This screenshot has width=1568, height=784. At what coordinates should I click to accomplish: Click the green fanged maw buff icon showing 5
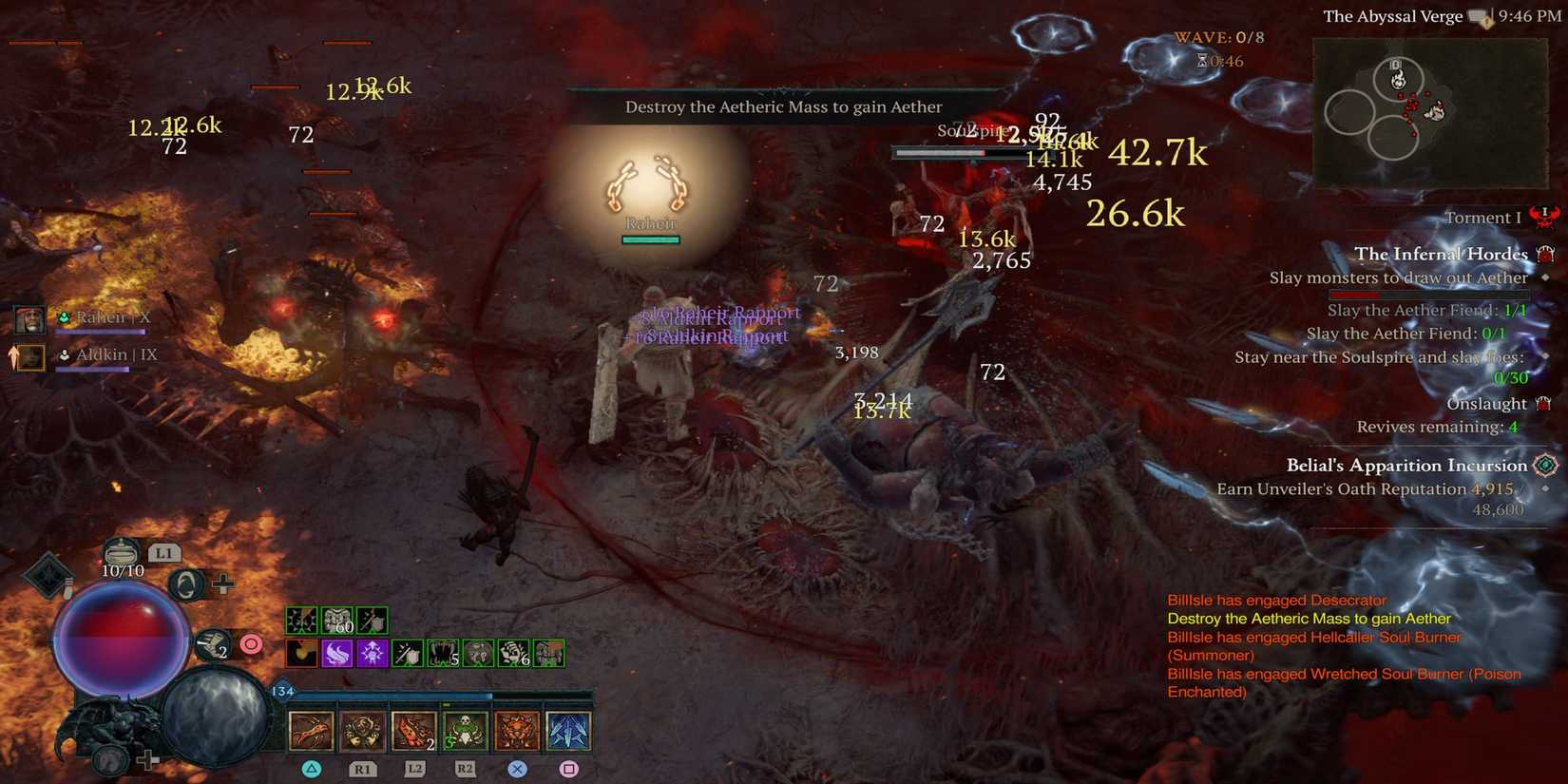pyautogui.click(x=444, y=653)
